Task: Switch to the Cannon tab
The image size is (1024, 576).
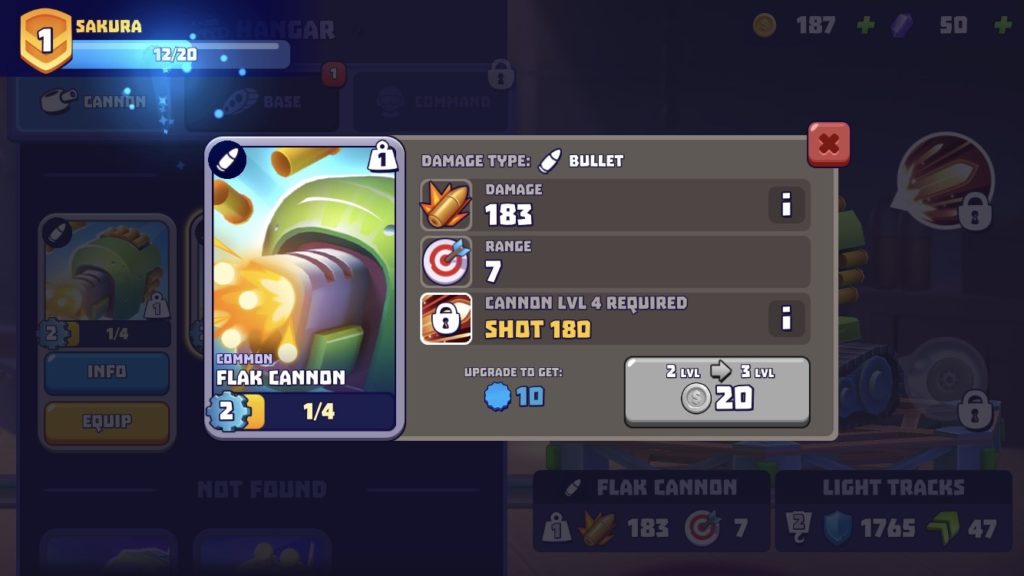Action: (x=95, y=102)
